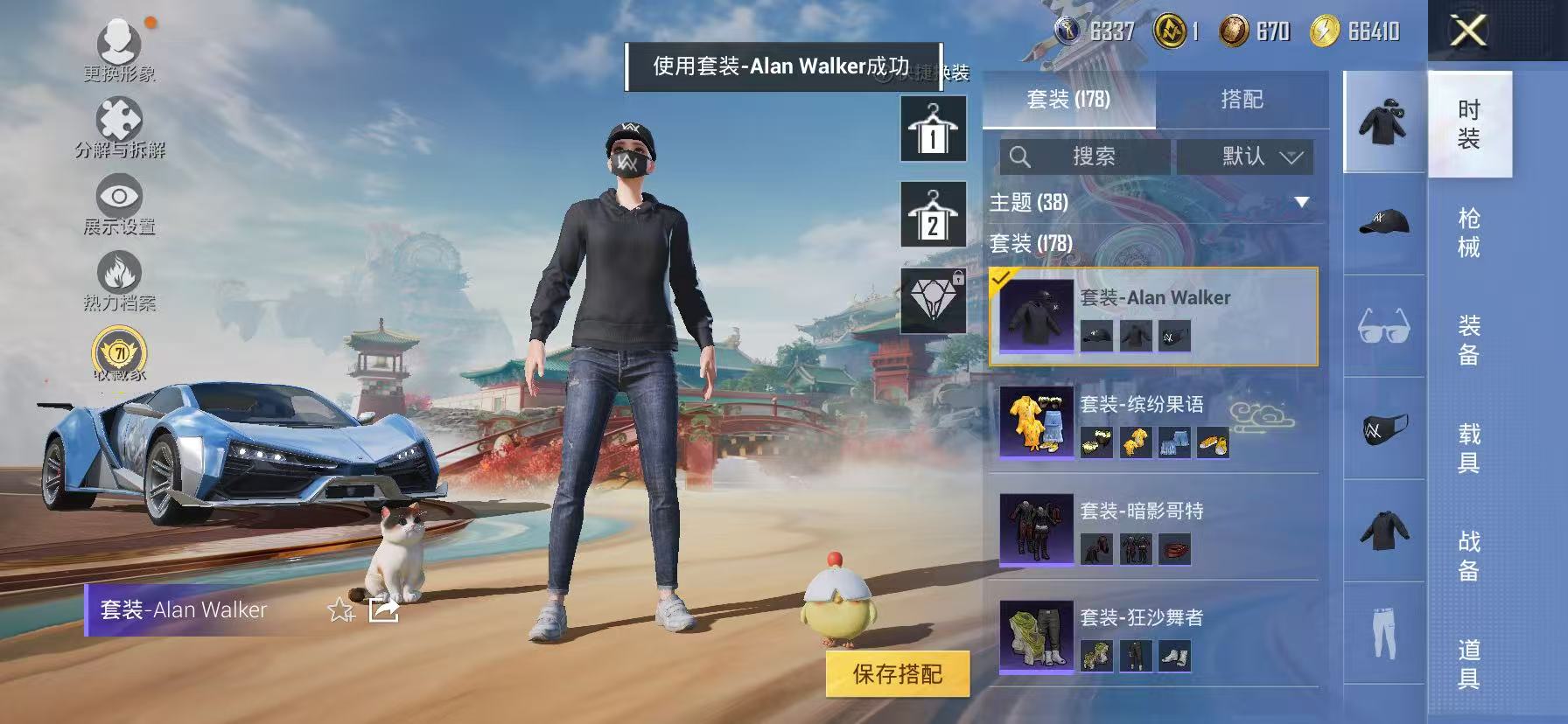Collapse the 主题 (38) section
Image resolution: width=1568 pixels, height=724 pixels.
click(1303, 202)
